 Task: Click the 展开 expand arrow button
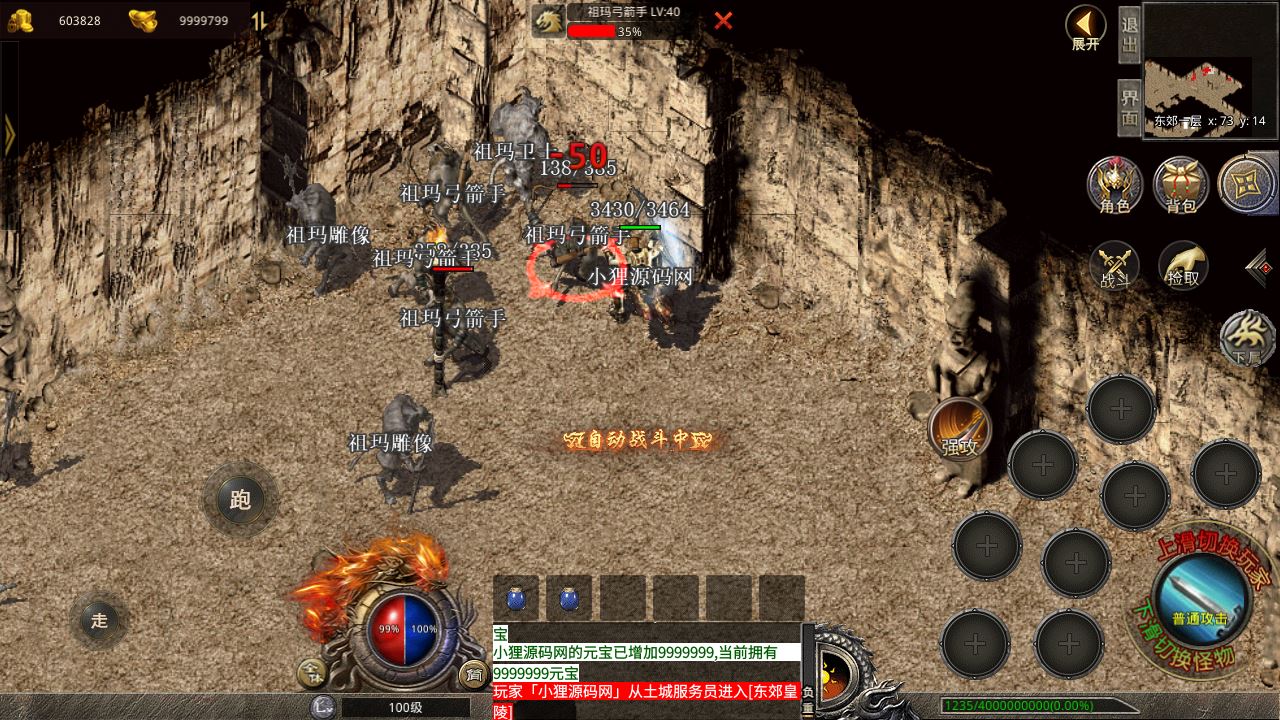point(1085,27)
